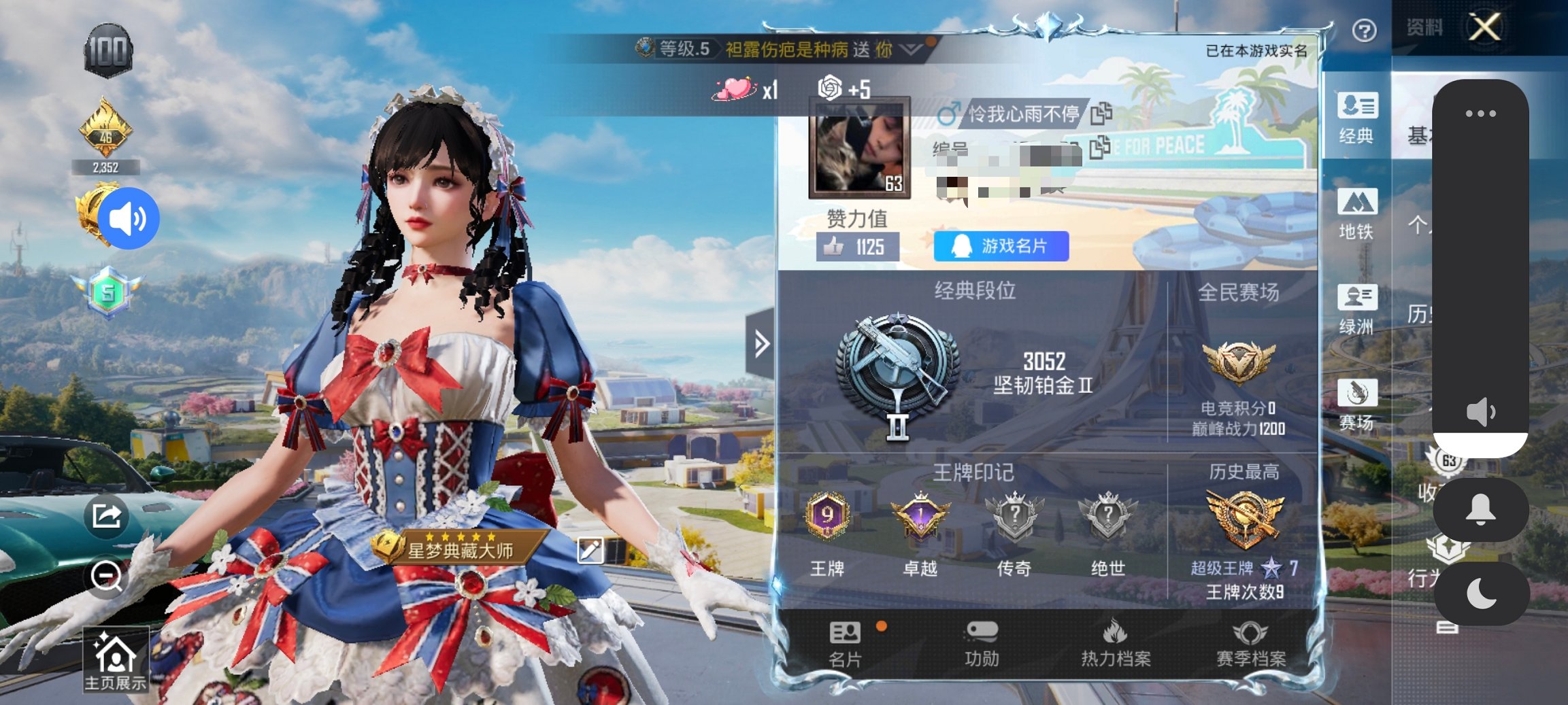Screen dimensions: 1568x705
Task: Close the profile panel with the X
Action: [x=1484, y=28]
